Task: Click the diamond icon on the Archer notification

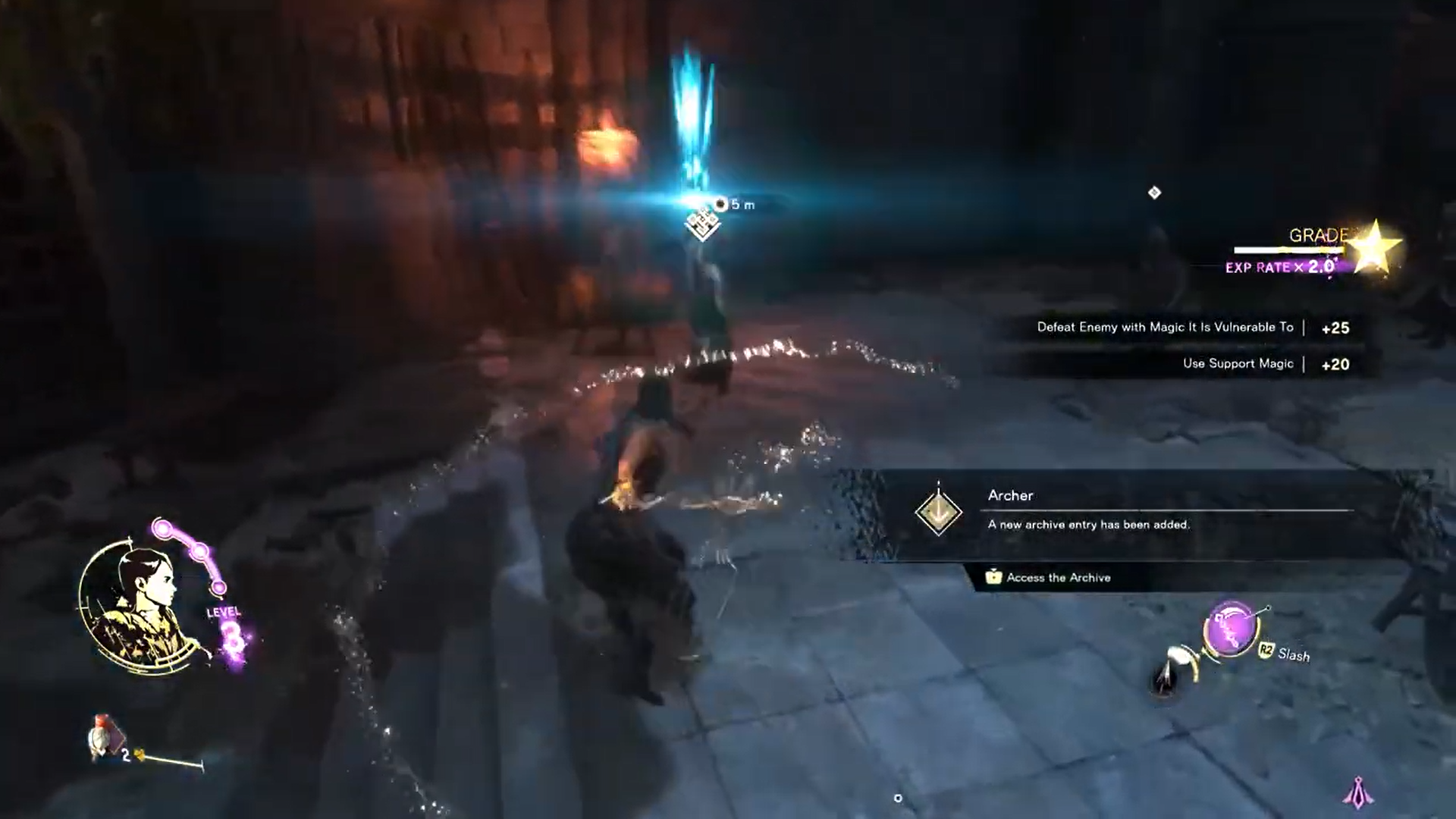Action: click(x=939, y=512)
